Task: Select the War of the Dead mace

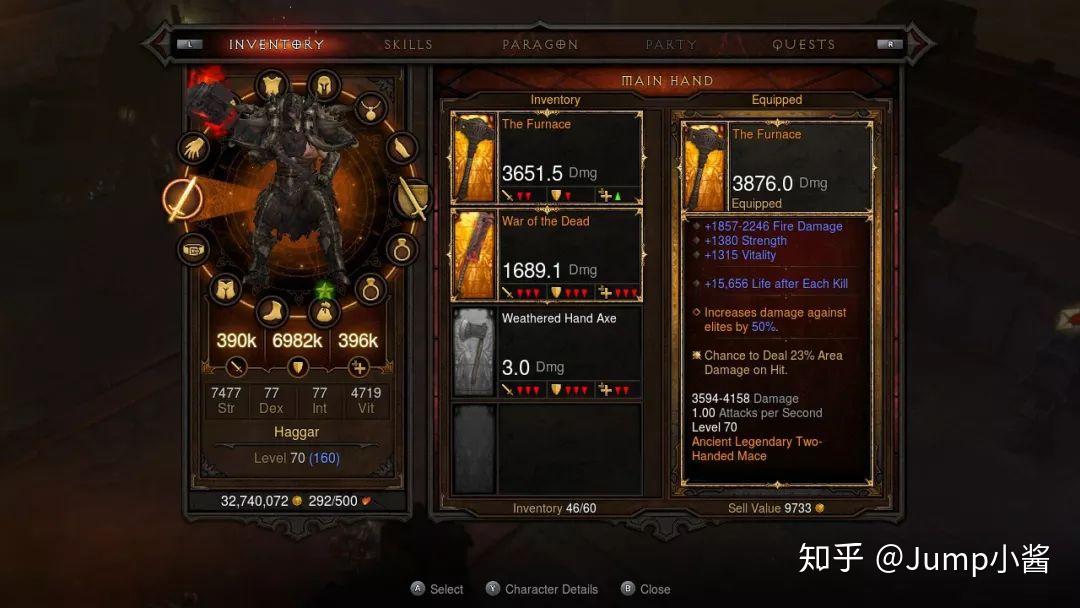Action: click(547, 255)
